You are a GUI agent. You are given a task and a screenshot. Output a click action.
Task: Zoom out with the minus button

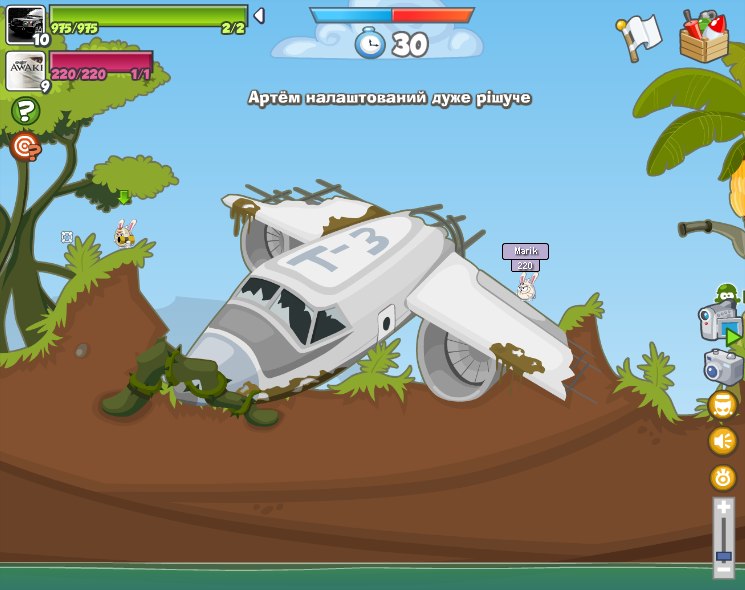[723, 569]
